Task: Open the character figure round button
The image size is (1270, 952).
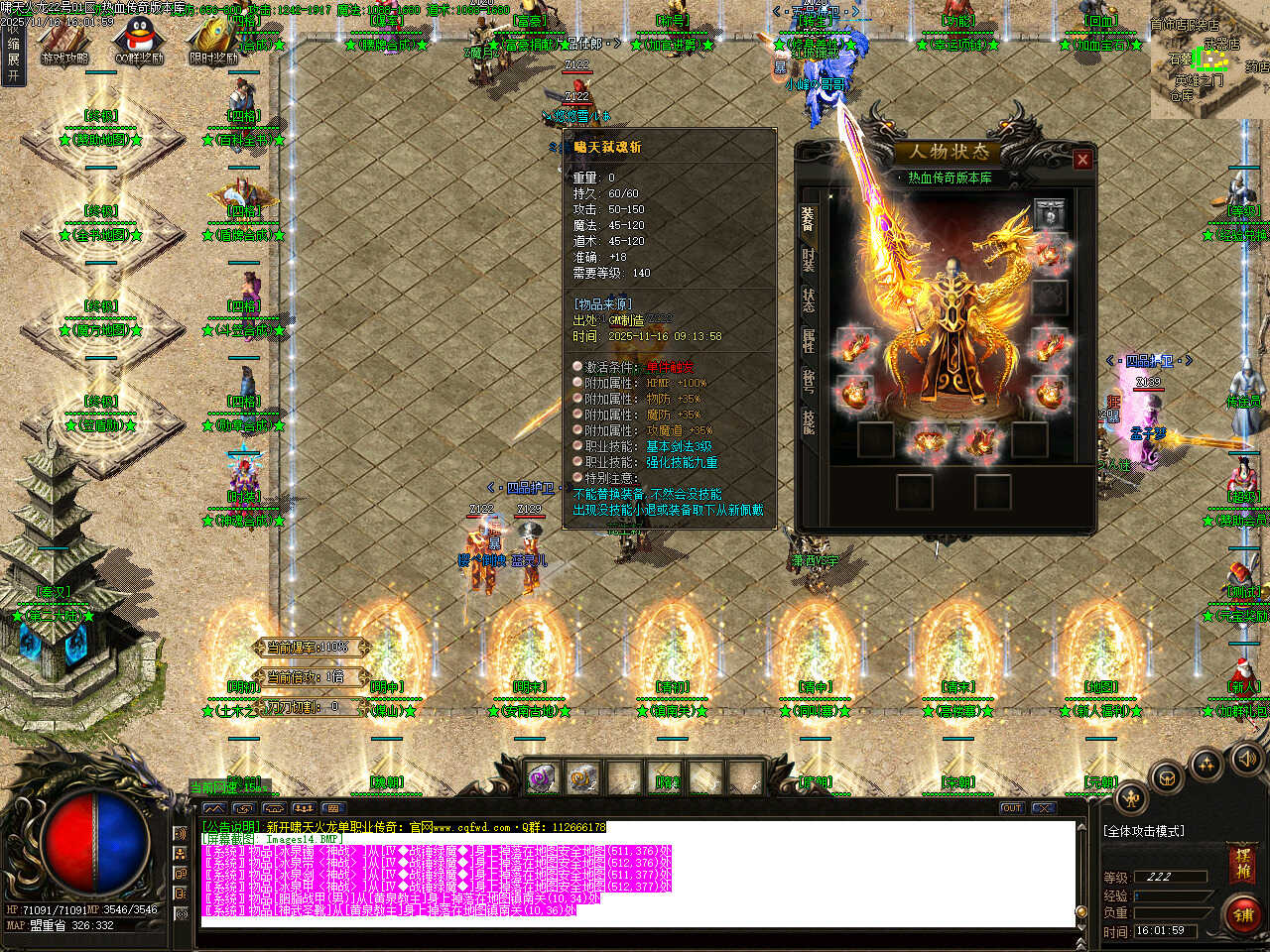Action: pyautogui.click(x=1132, y=798)
